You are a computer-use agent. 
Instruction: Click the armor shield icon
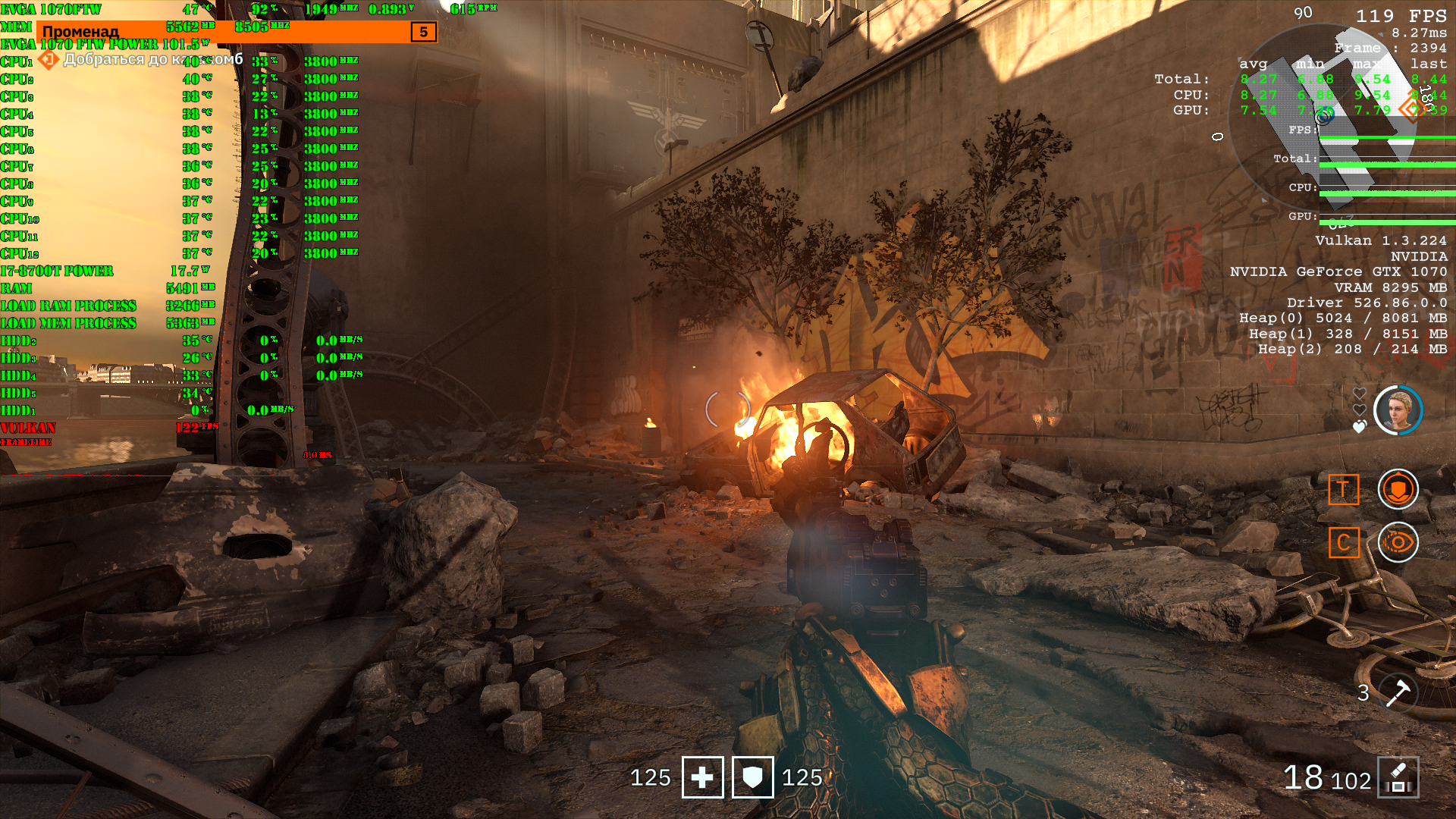coord(752,777)
